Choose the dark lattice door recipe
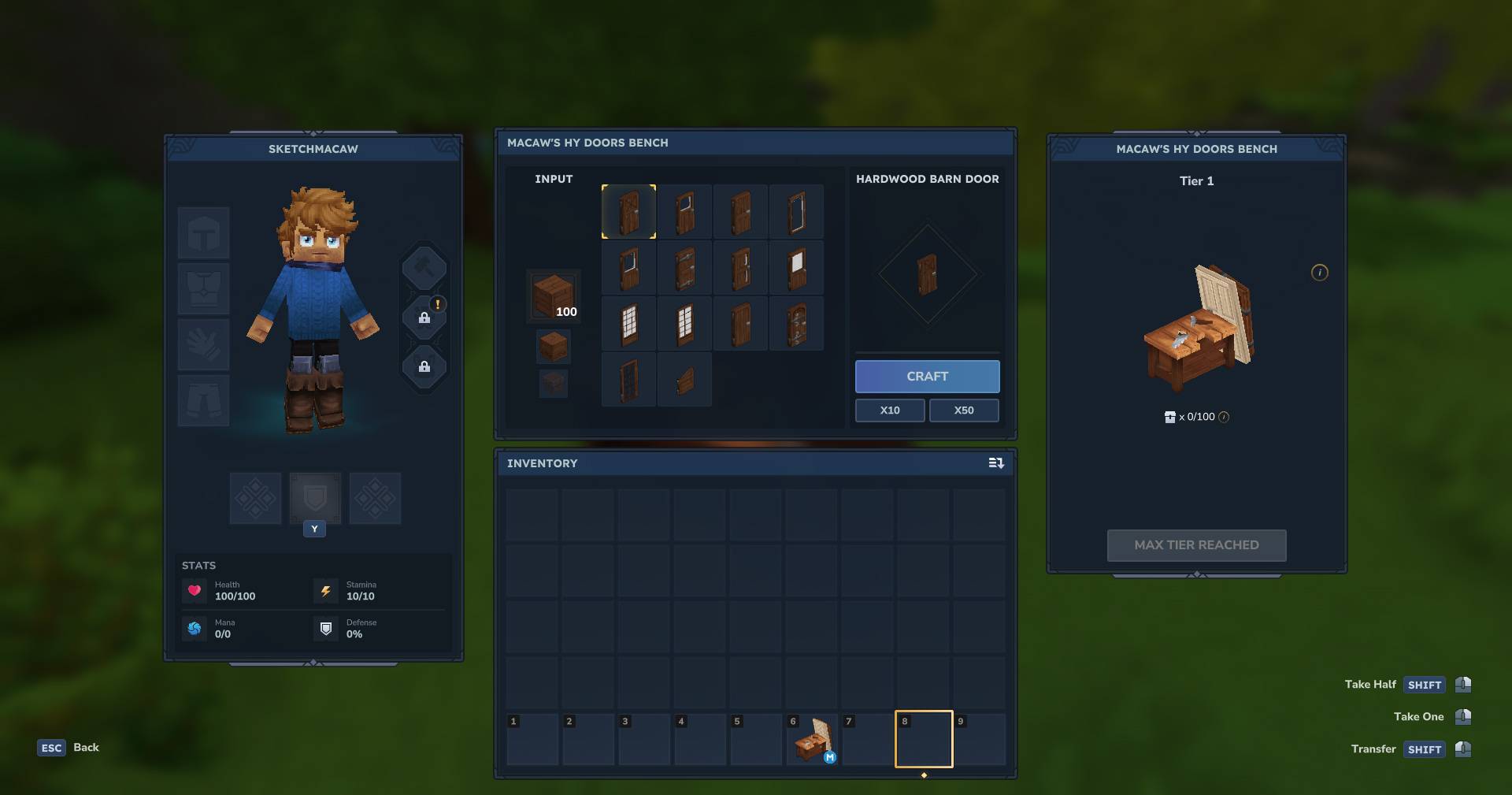1512x795 pixels. (x=628, y=380)
